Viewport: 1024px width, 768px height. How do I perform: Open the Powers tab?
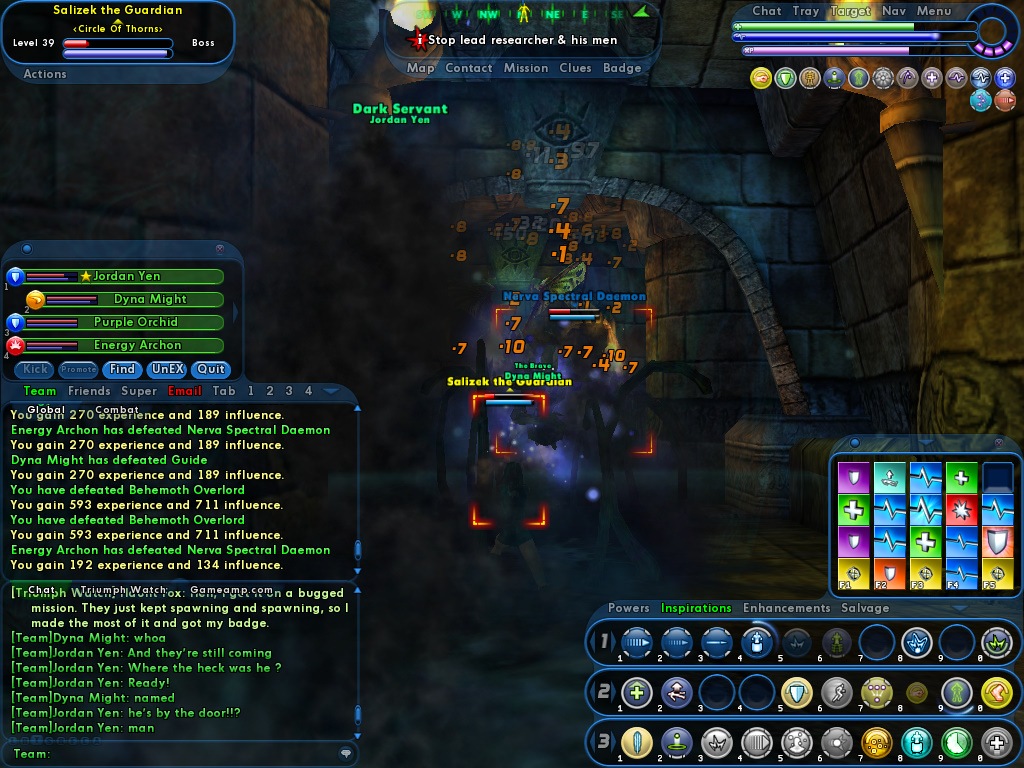pos(628,608)
